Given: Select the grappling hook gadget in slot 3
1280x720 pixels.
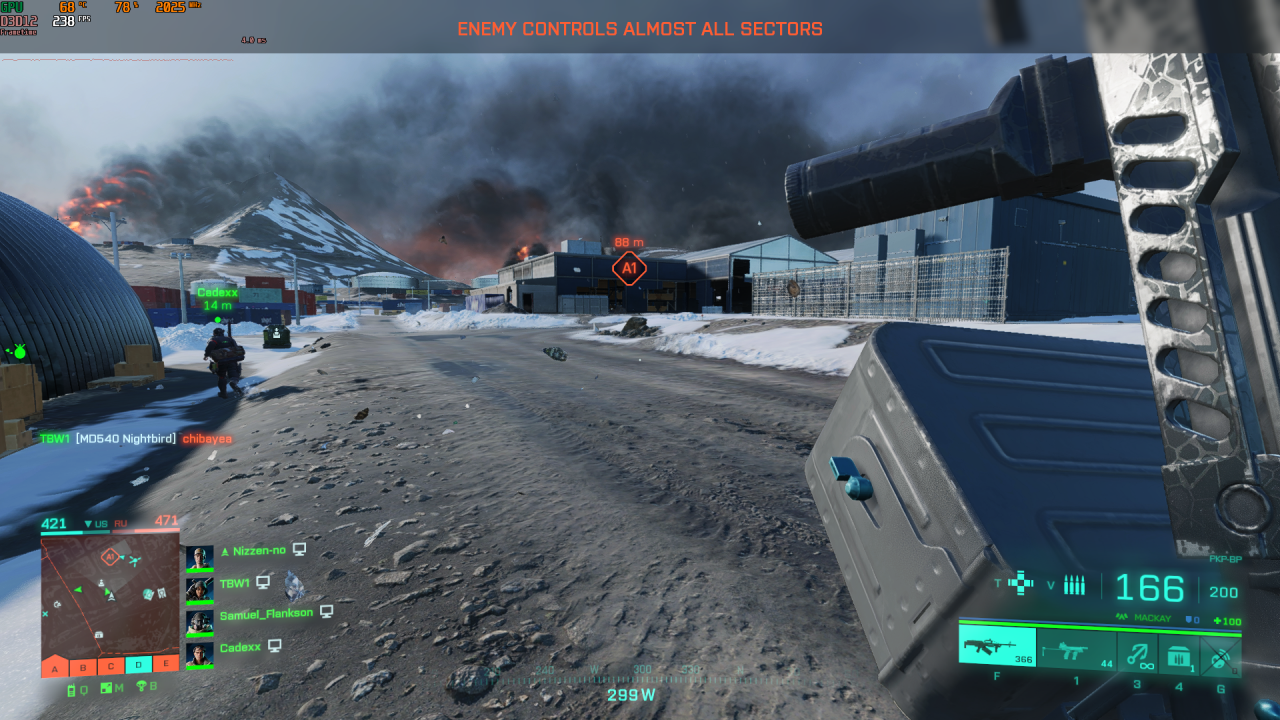Looking at the screenshot, I should [1137, 652].
